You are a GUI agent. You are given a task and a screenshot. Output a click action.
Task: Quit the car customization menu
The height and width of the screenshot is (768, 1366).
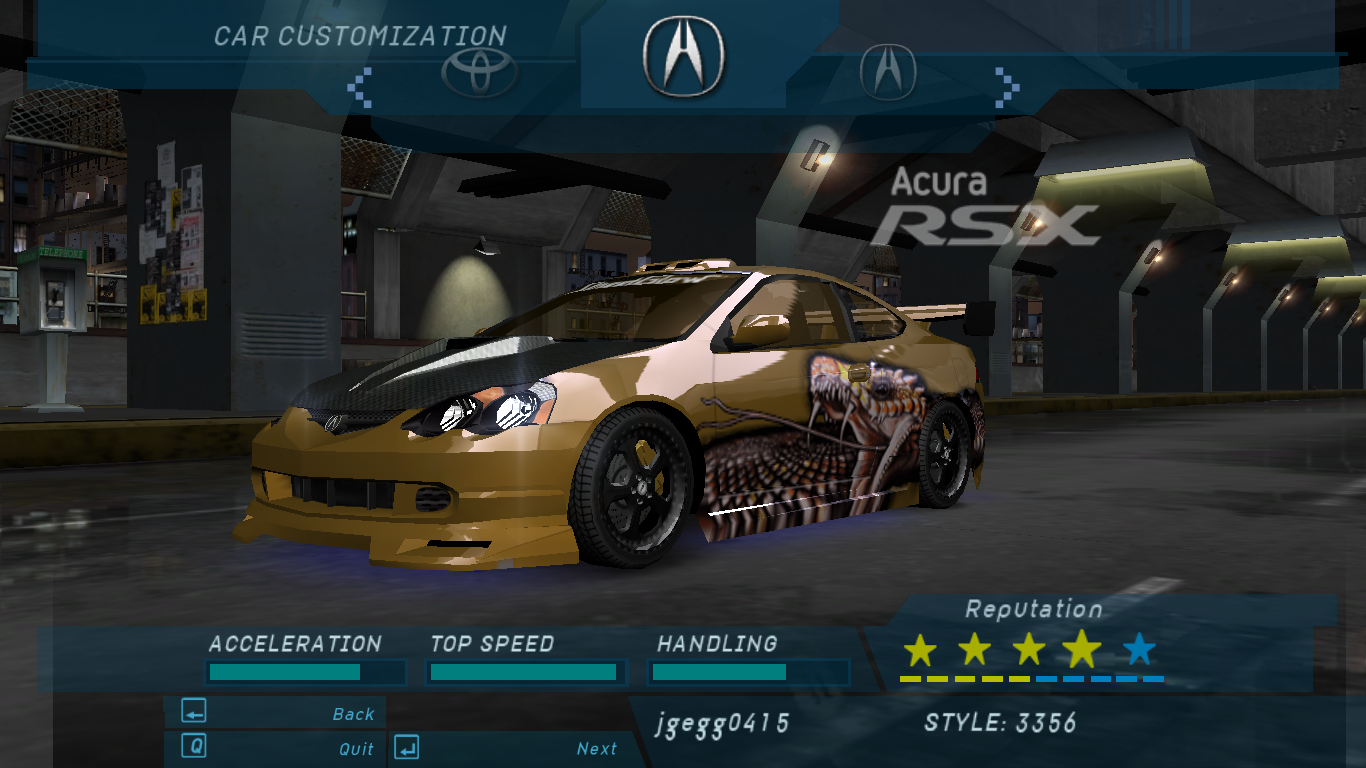[276, 747]
